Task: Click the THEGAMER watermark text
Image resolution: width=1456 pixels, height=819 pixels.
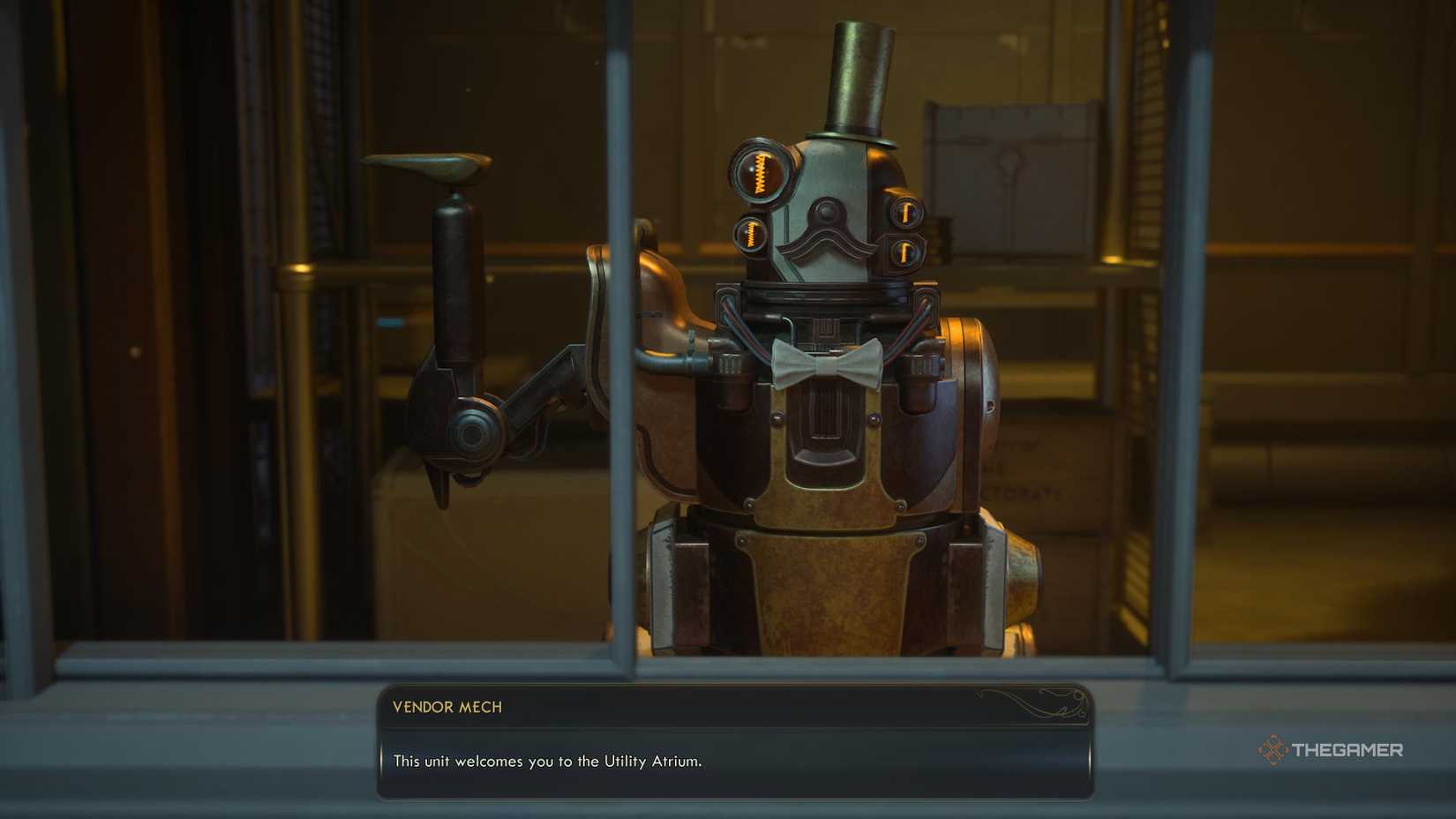Action: coord(1348,751)
